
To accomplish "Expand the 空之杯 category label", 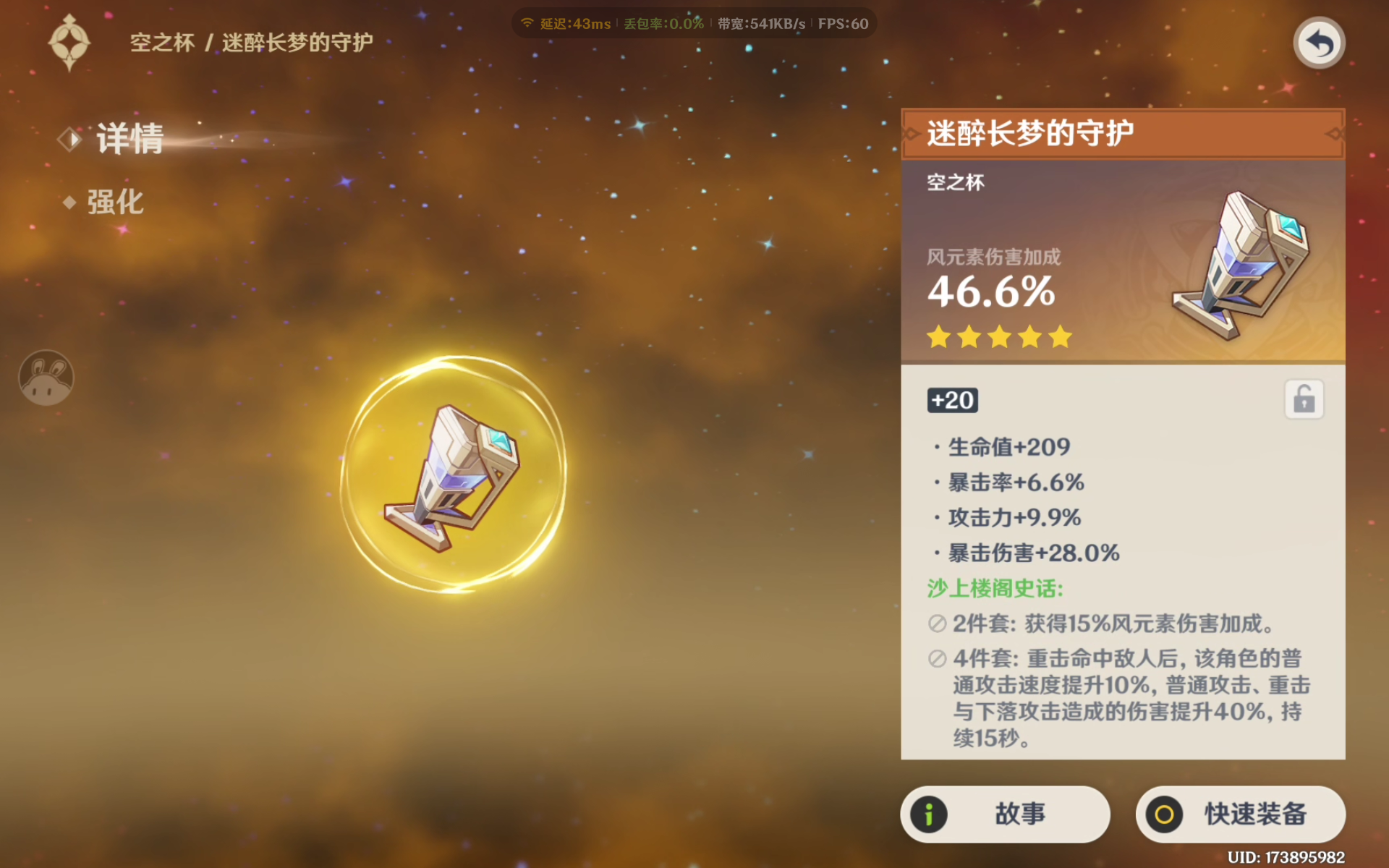I will 955,182.
